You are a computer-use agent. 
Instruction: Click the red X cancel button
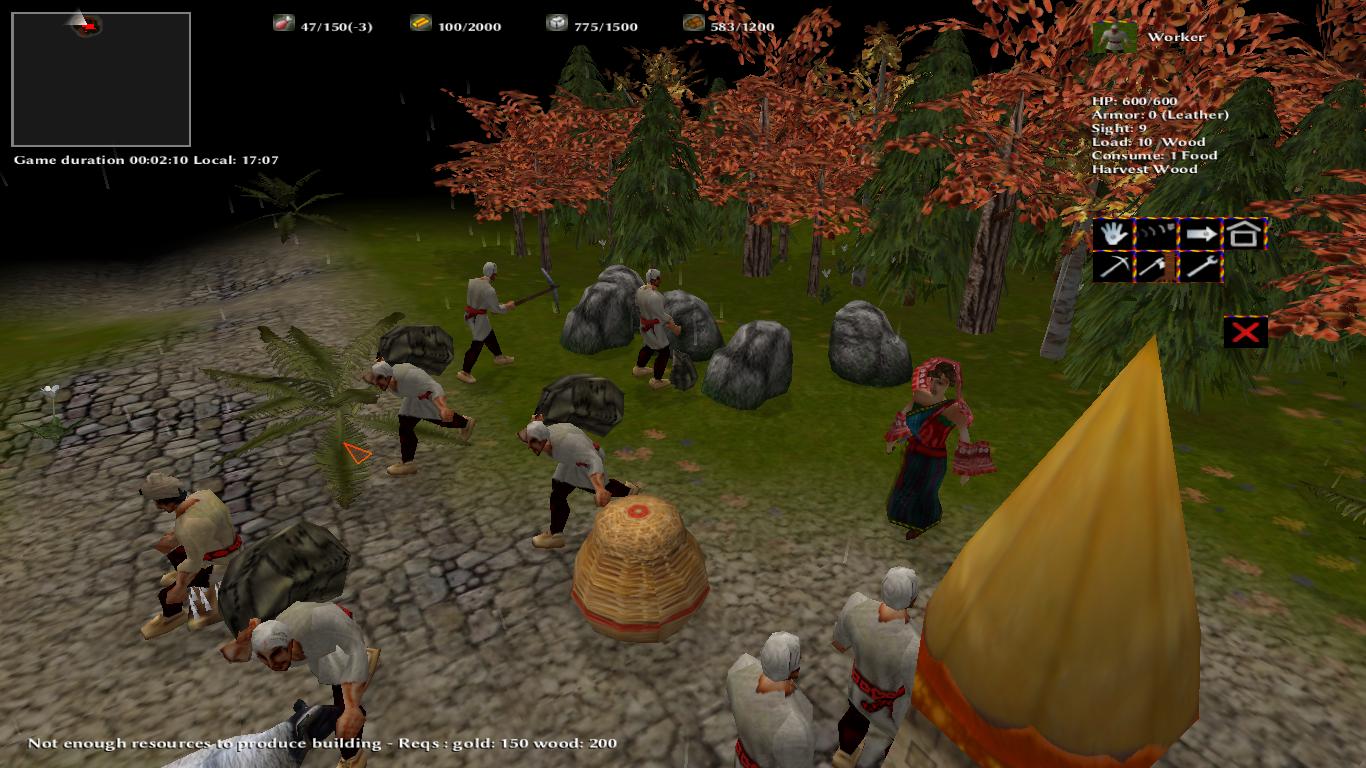pyautogui.click(x=1245, y=332)
